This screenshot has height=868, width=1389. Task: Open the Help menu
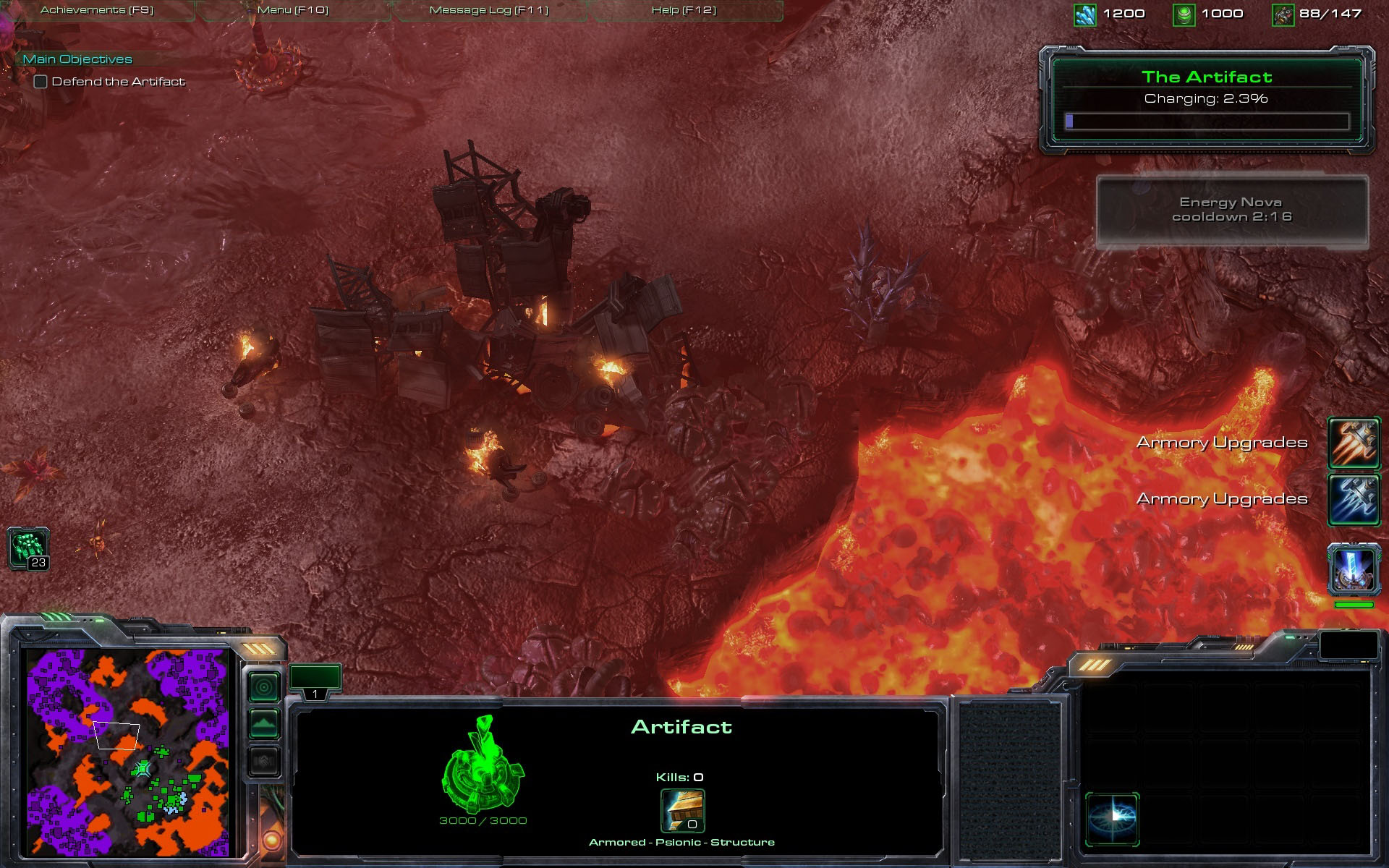click(x=684, y=10)
